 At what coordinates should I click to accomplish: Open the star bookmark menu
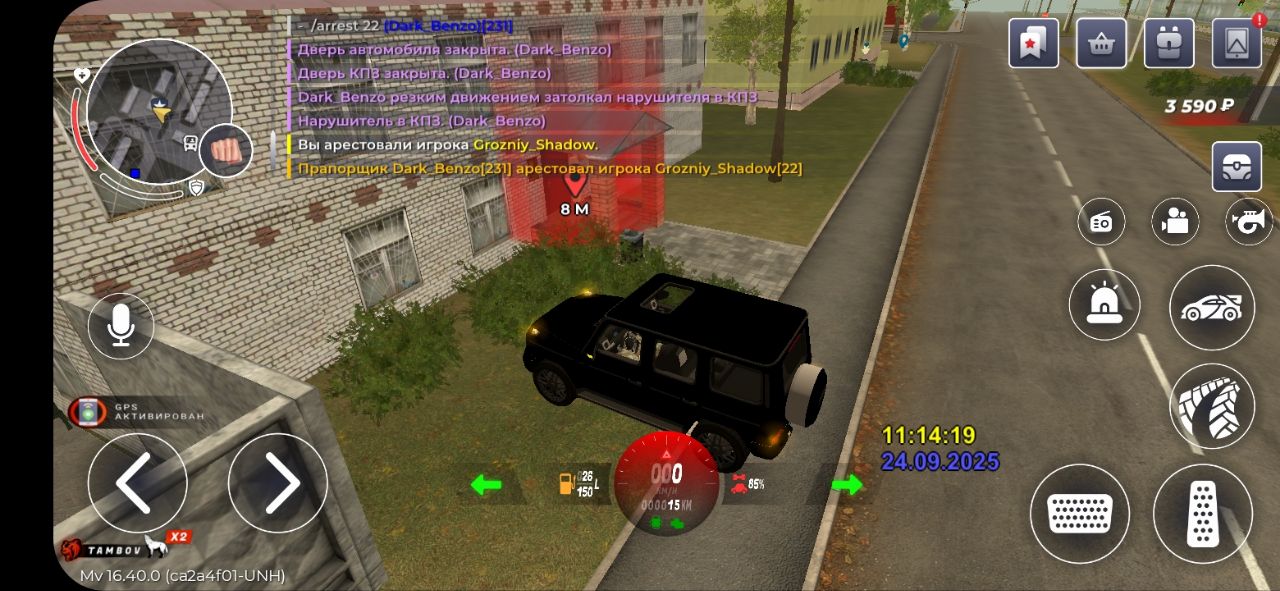coord(1033,43)
